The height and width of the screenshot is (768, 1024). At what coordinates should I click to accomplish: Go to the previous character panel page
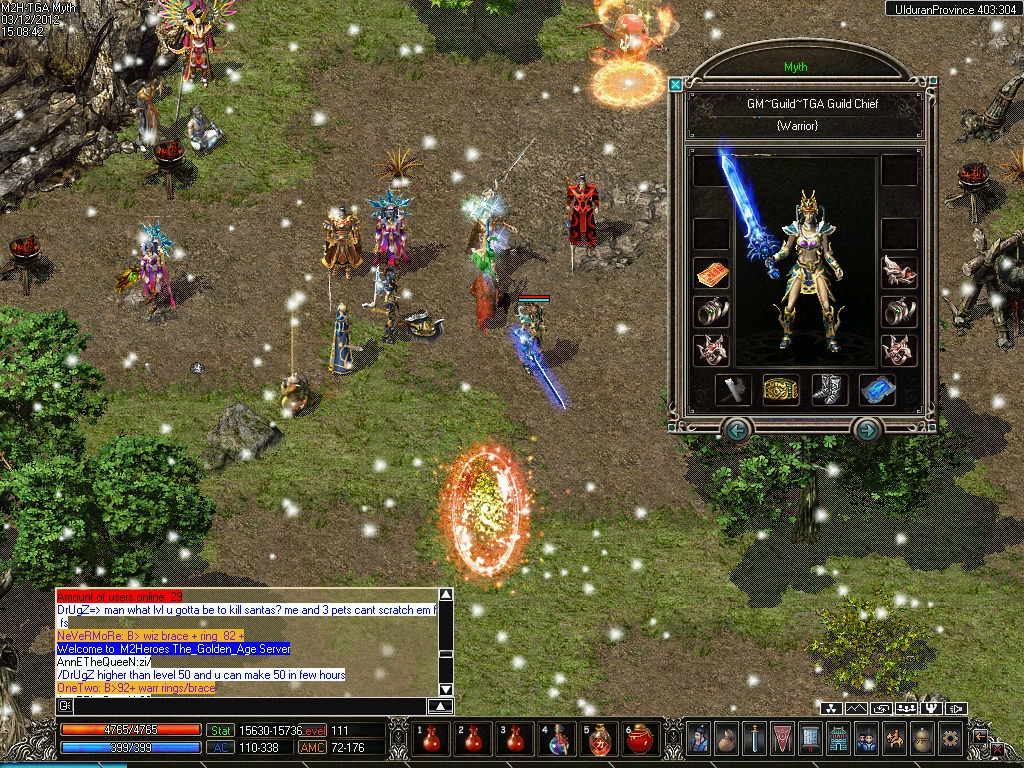737,431
